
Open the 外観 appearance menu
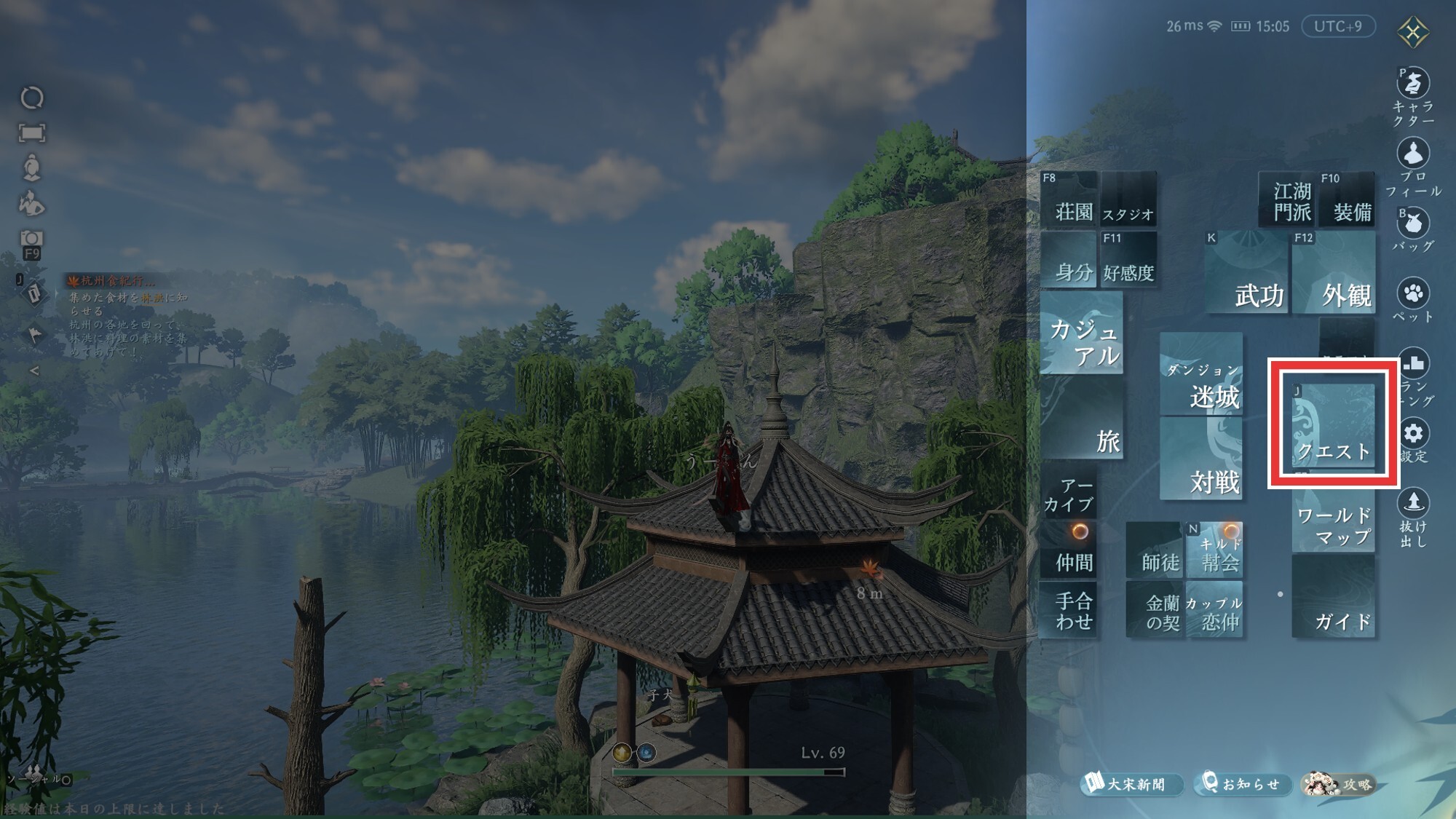click(x=1334, y=273)
